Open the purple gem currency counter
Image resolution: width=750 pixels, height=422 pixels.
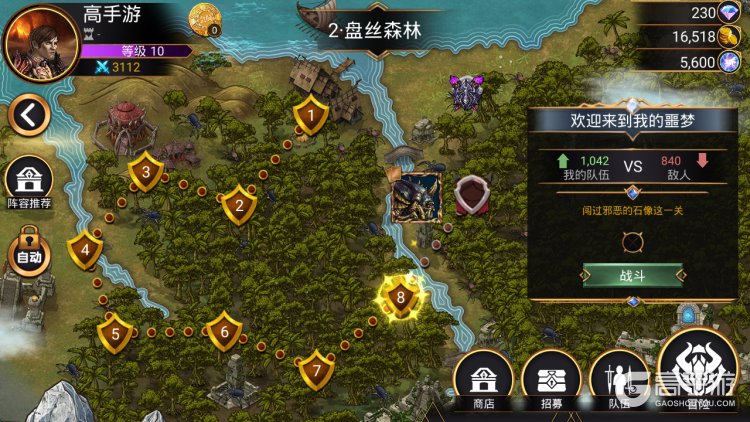click(711, 12)
